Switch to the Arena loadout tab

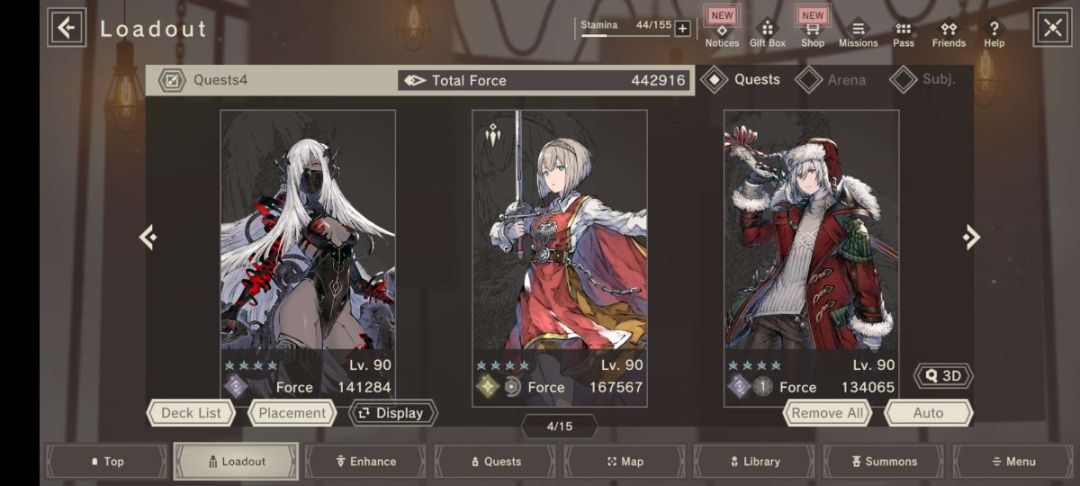click(x=832, y=80)
